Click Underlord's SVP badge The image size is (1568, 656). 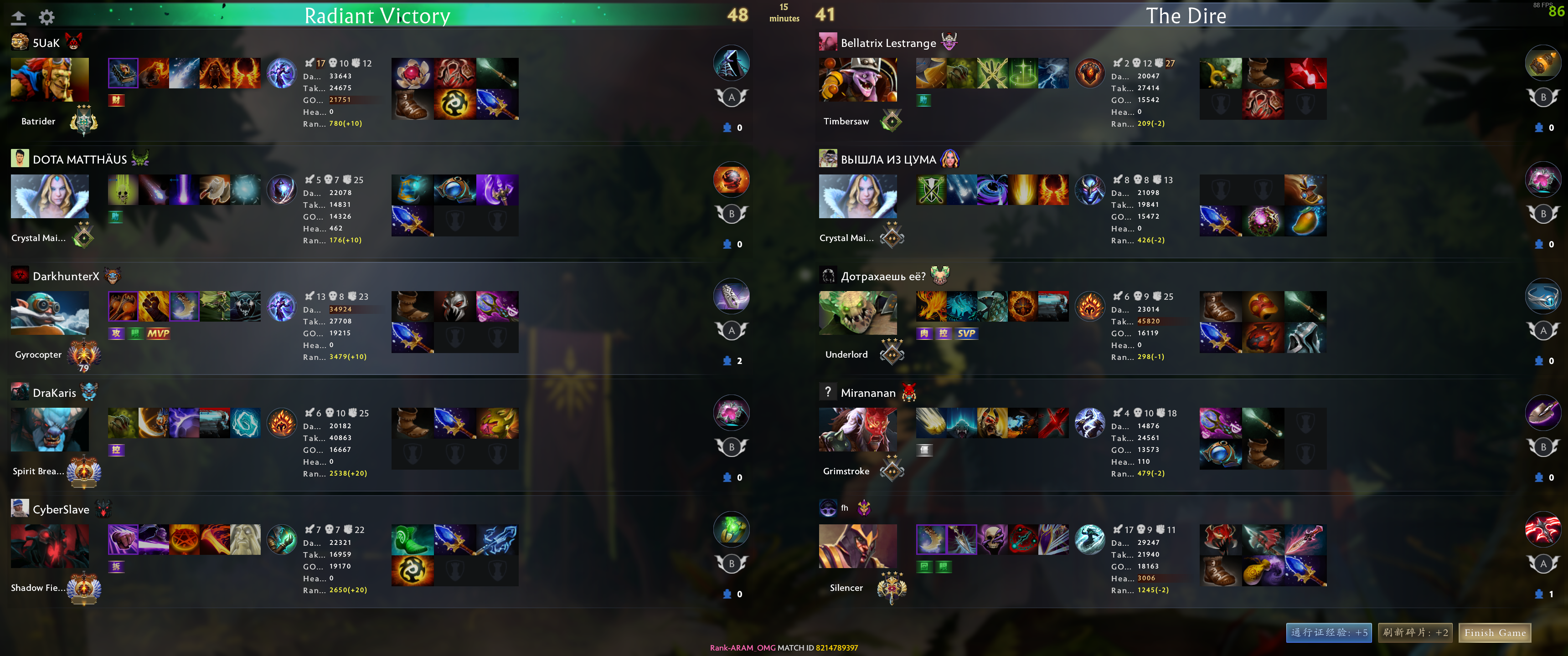click(x=967, y=333)
